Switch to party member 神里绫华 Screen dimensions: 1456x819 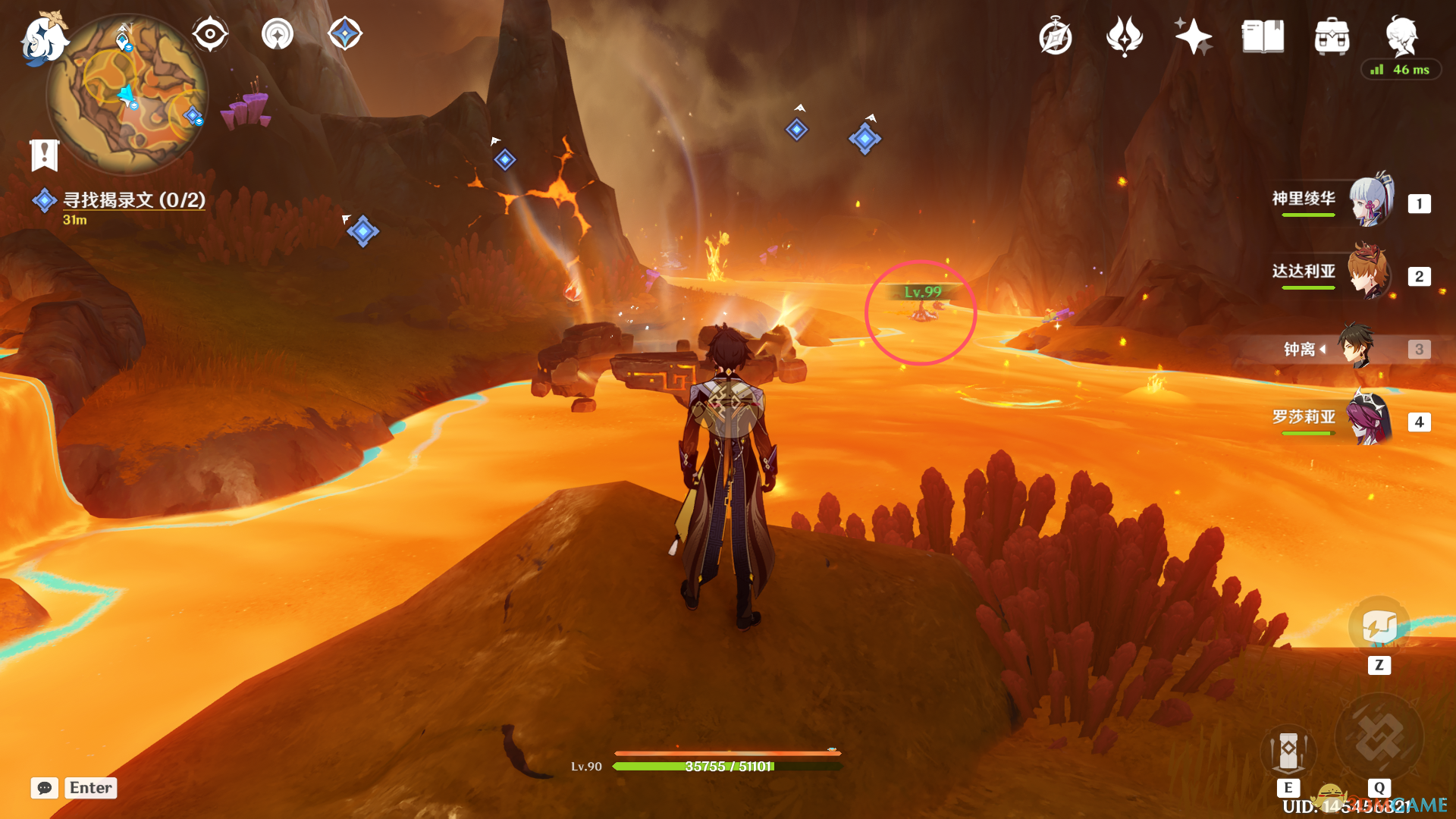click(1371, 201)
